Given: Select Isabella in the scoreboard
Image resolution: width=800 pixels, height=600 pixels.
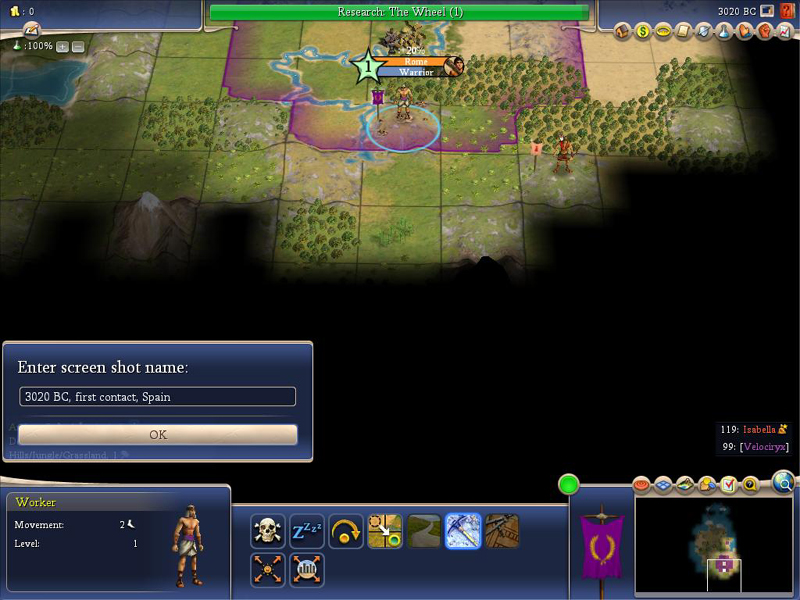Looking at the screenshot, I should 759,429.
